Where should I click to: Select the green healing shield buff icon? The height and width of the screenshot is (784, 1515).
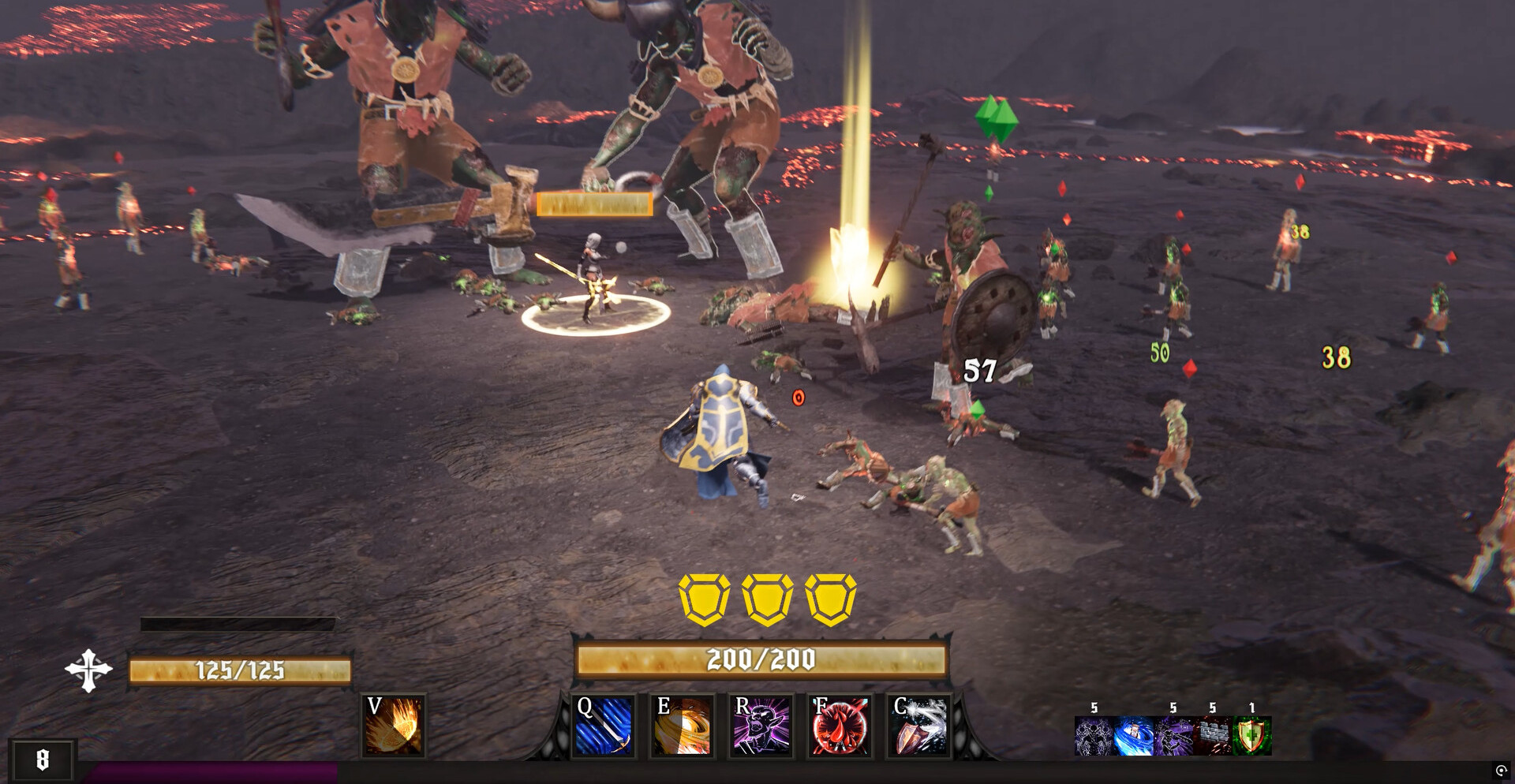(1252, 736)
